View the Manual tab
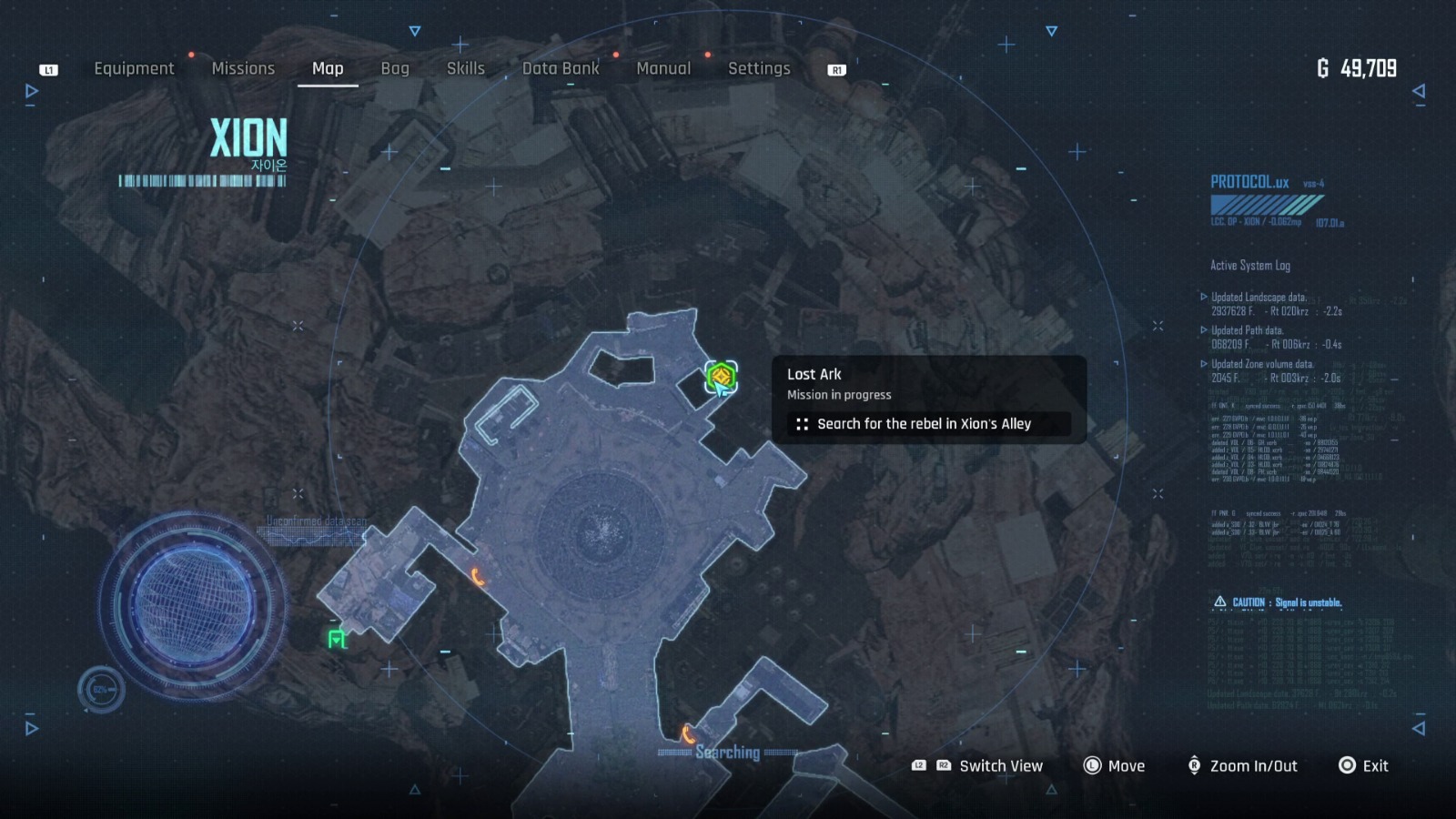The height and width of the screenshot is (819, 1456). [x=663, y=68]
